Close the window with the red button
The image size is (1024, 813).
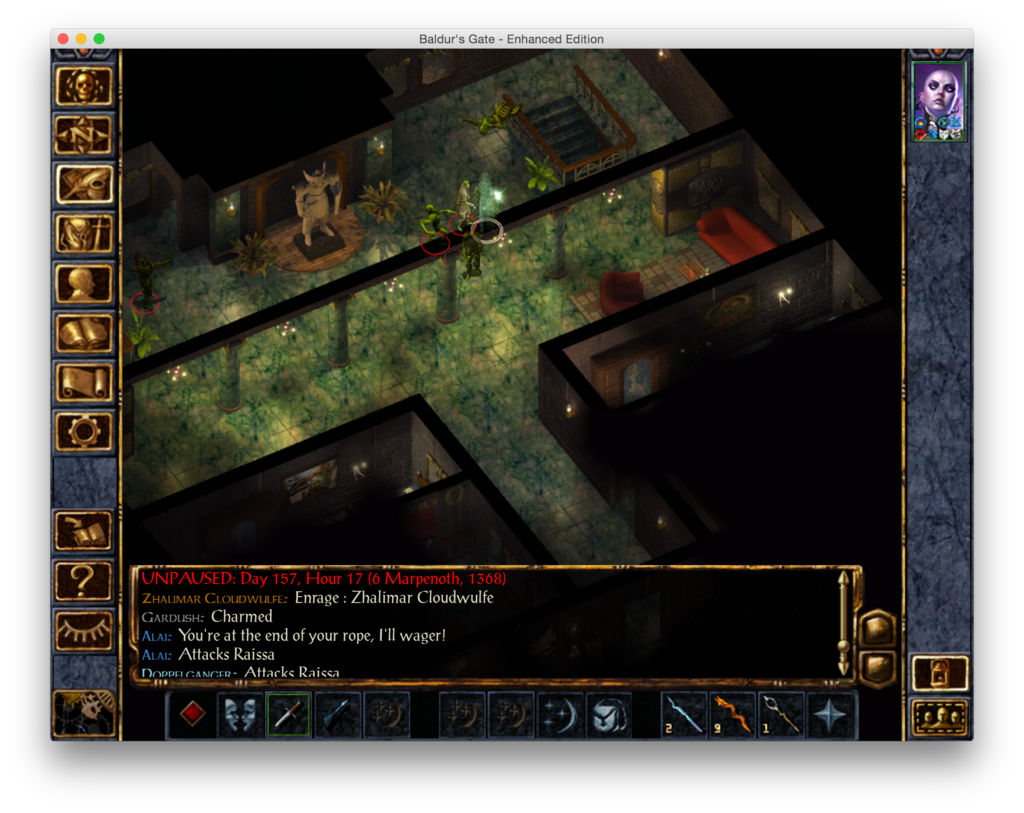click(62, 39)
